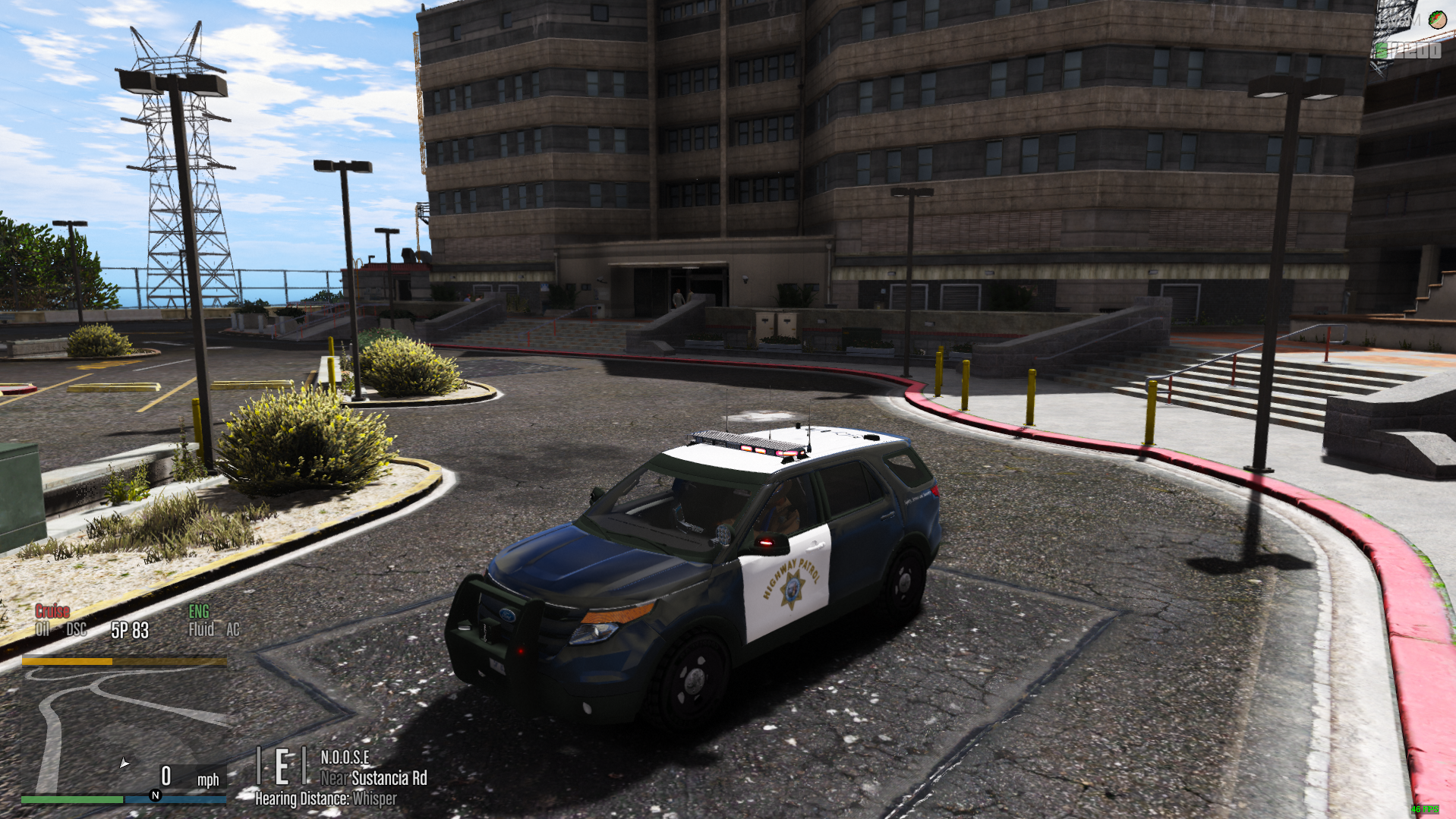Toggle the AC indicator

tap(232, 629)
